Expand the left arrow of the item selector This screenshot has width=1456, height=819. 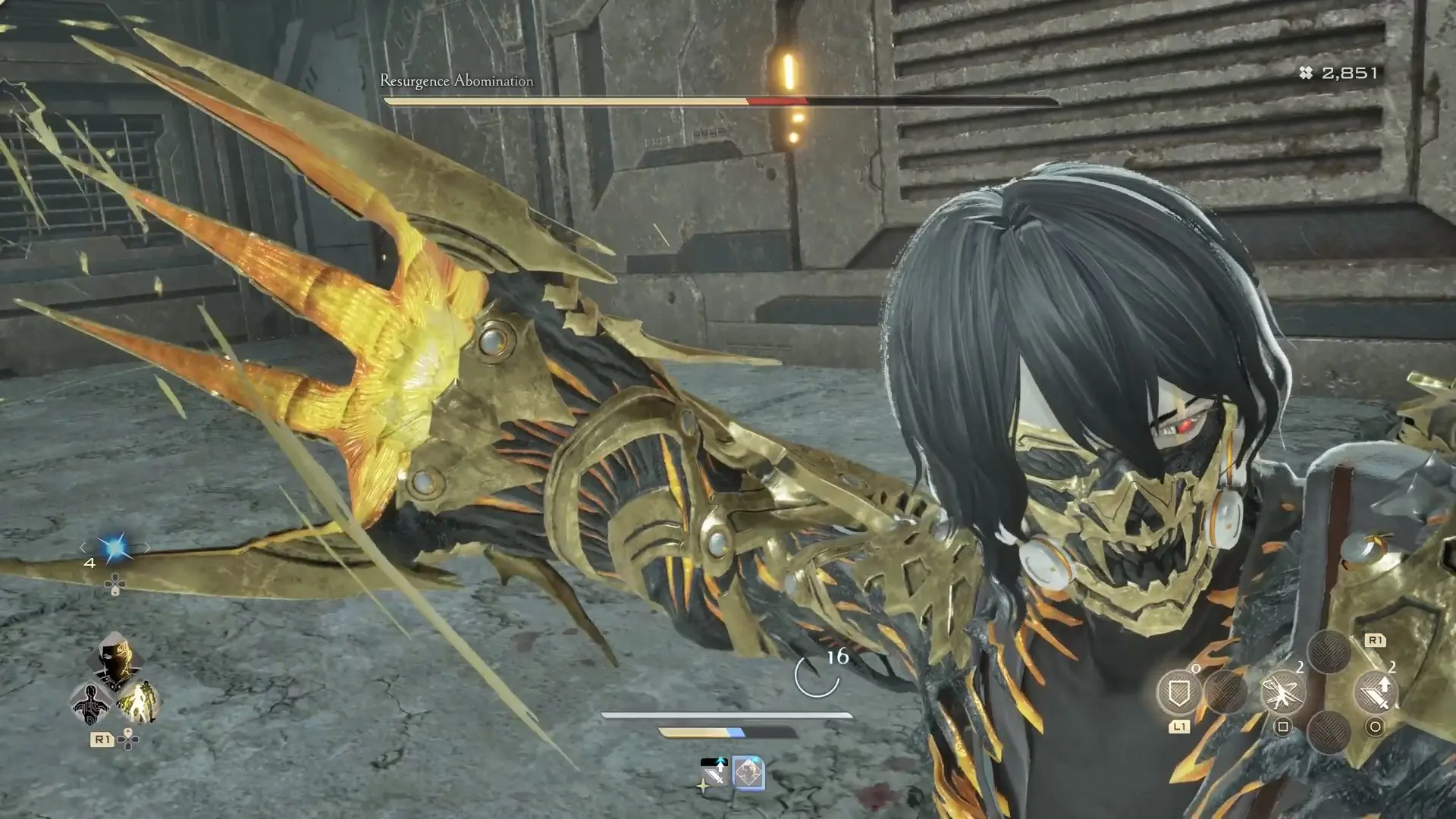(x=83, y=548)
